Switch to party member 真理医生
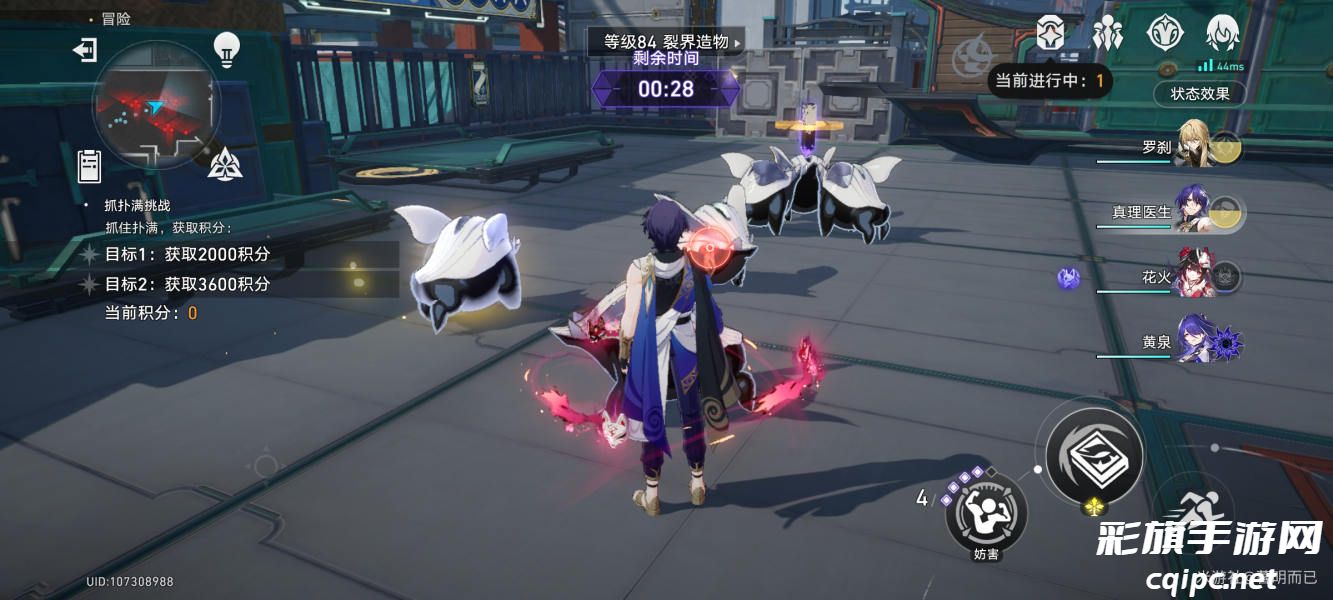The width and height of the screenshot is (1333, 600). point(1195,212)
